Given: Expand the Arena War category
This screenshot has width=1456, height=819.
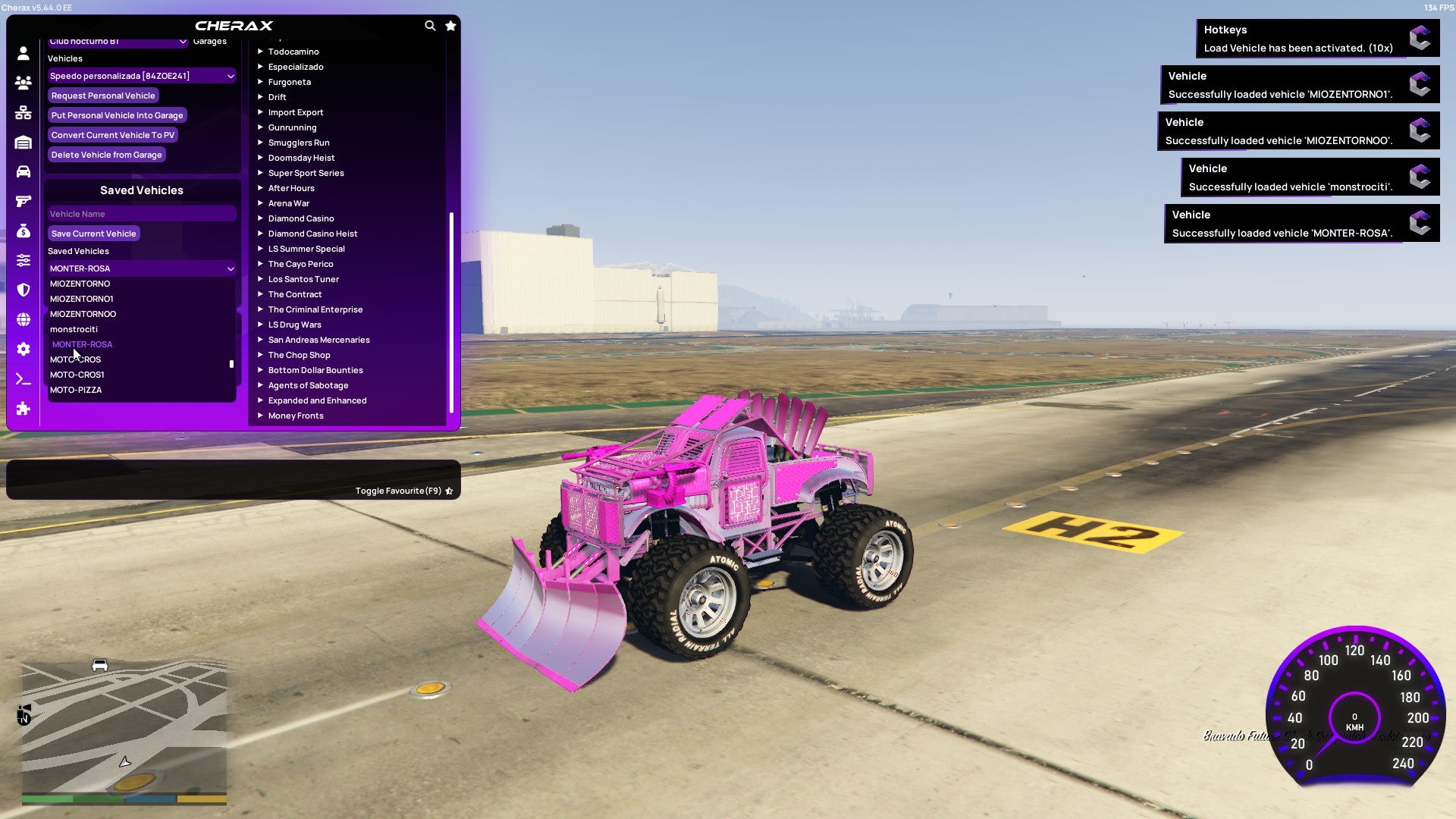Looking at the screenshot, I should point(289,203).
